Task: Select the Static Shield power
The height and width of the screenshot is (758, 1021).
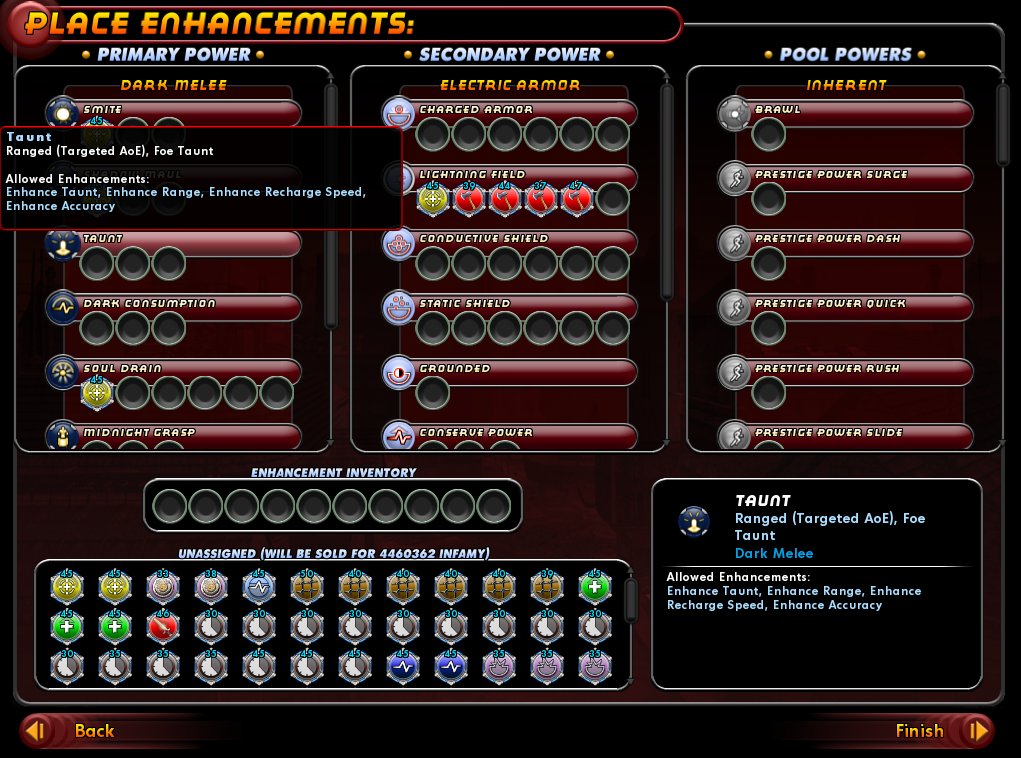Action: [399, 308]
